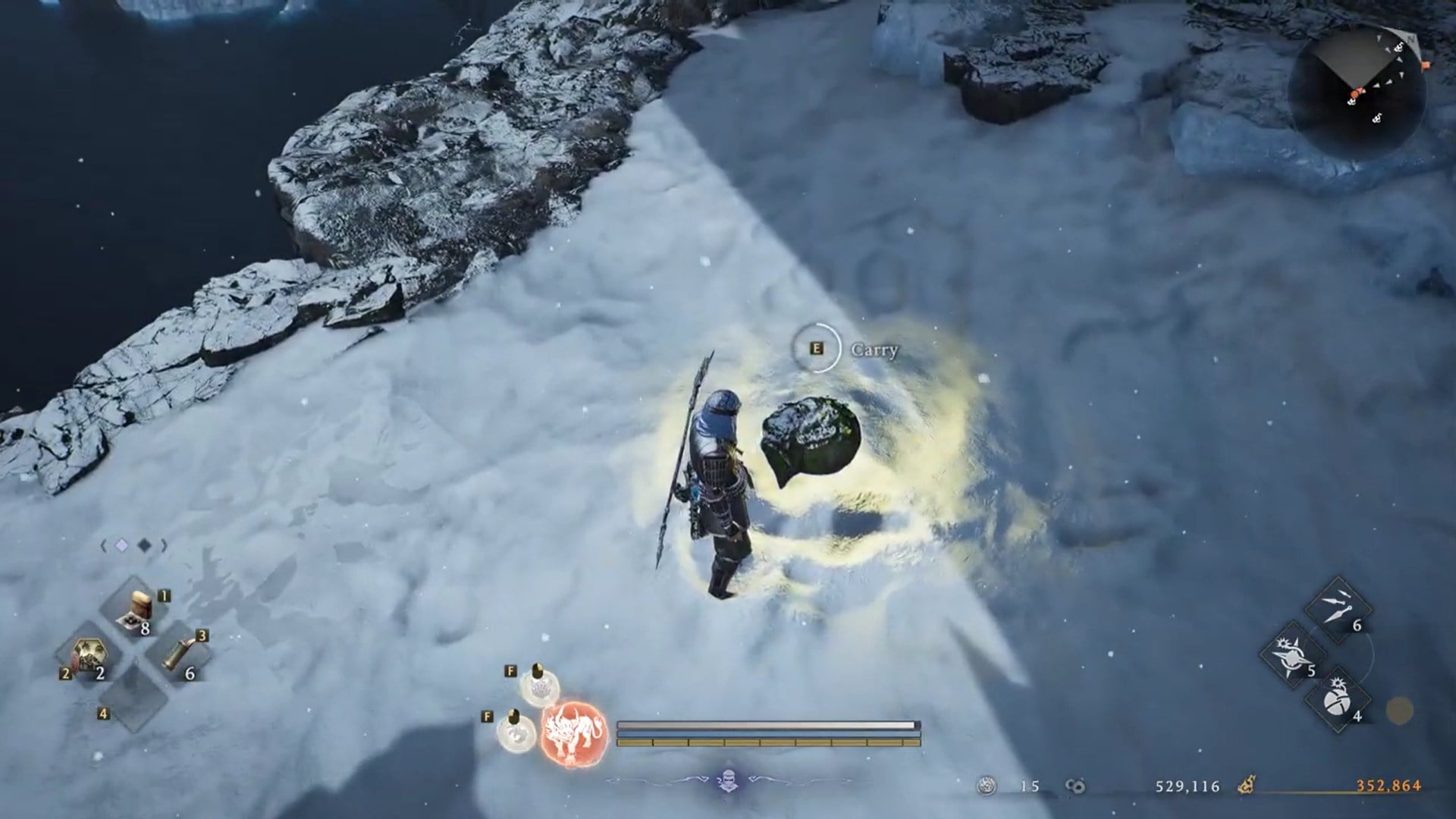Image resolution: width=1456 pixels, height=819 pixels.
Task: Toggle the red beast transformation orb
Action: point(574,735)
